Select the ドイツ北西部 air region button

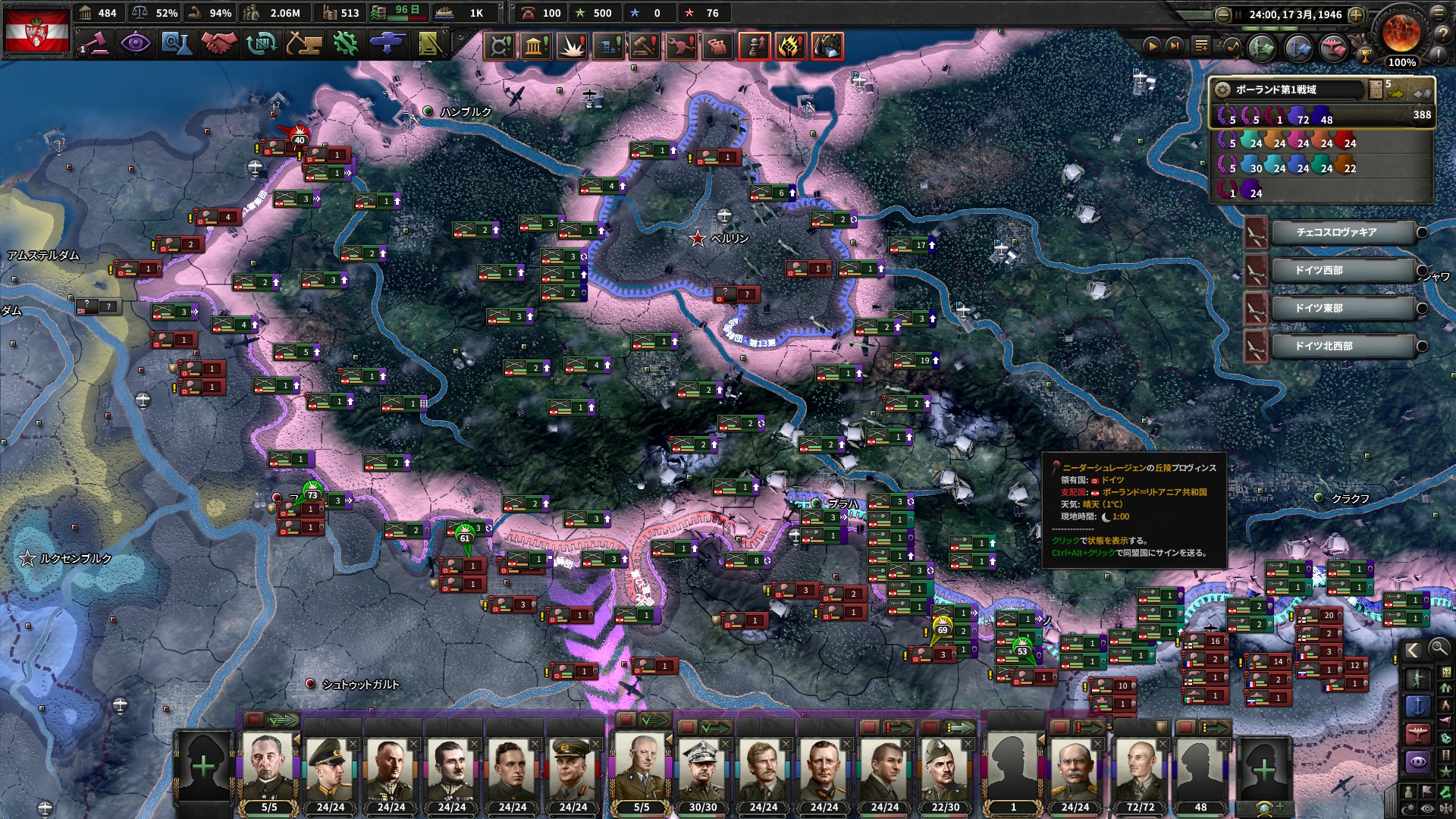pyautogui.click(x=1341, y=346)
